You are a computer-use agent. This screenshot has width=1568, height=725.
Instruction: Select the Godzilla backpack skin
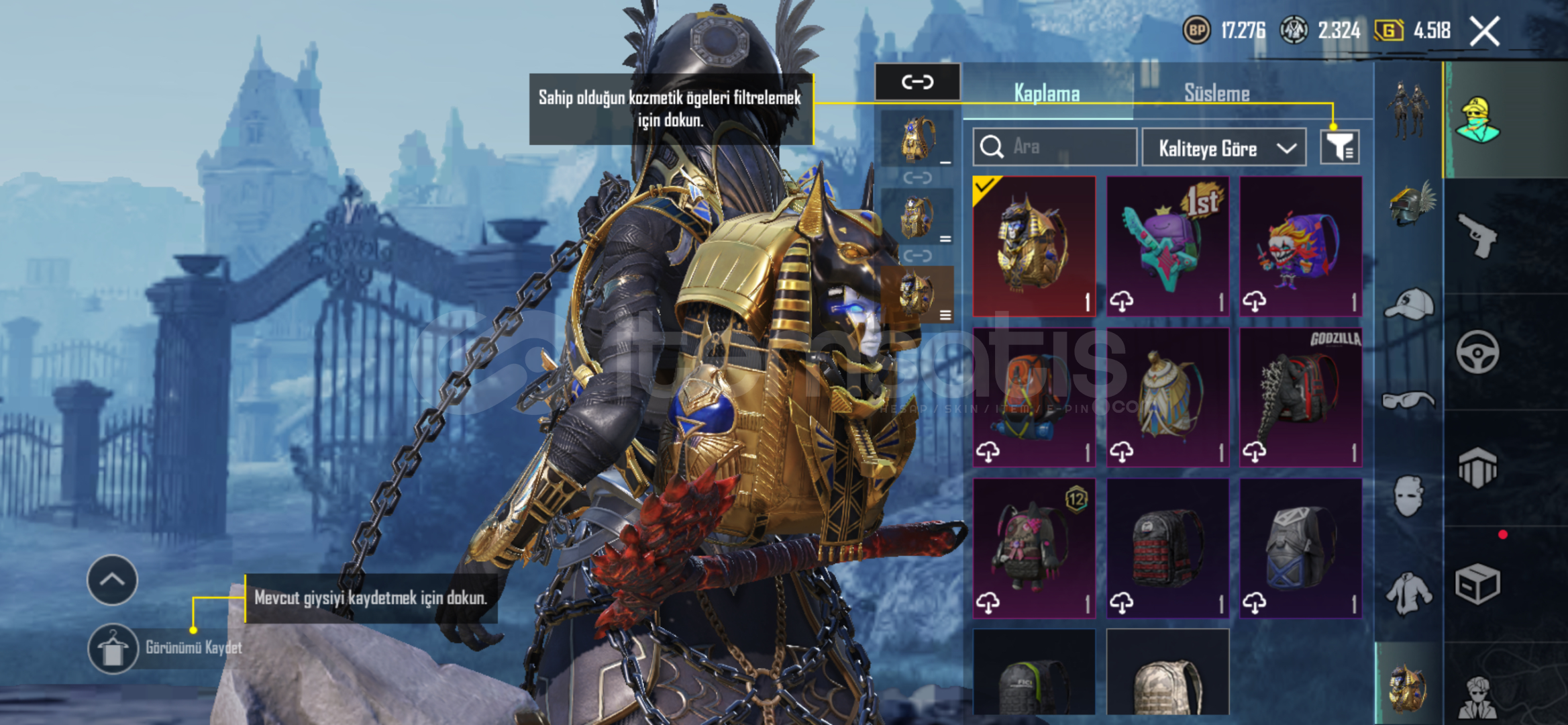1300,397
